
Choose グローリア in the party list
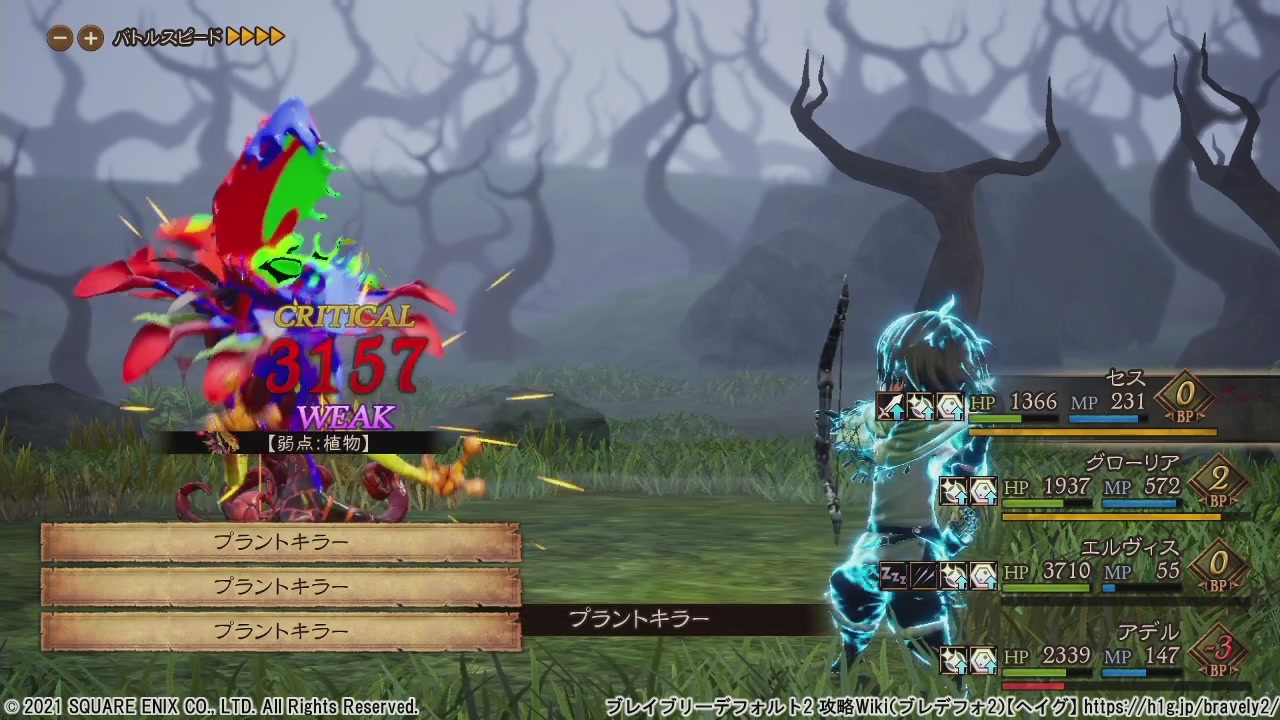tap(1132, 463)
